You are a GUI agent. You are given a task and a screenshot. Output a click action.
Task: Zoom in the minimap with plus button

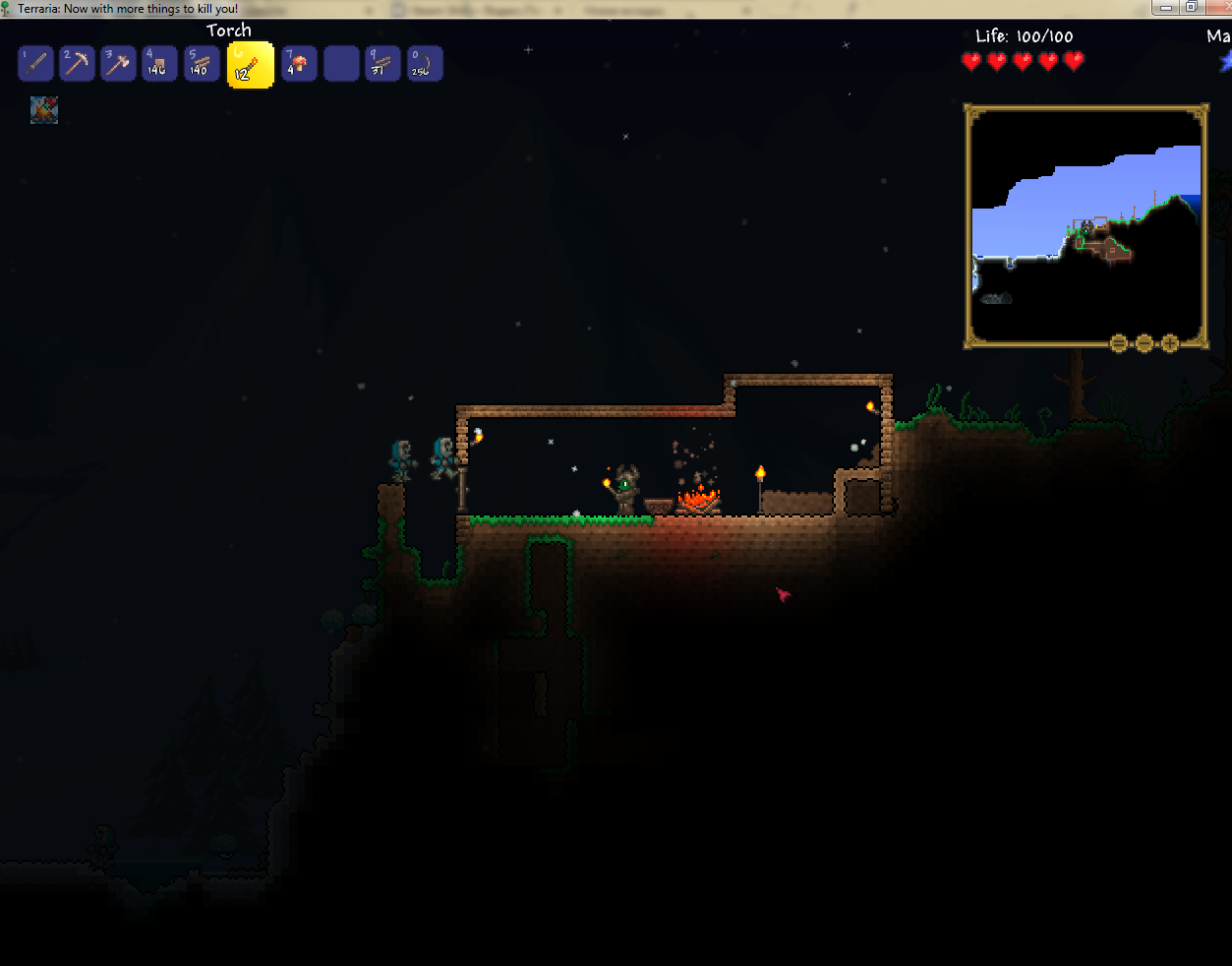(x=1170, y=343)
